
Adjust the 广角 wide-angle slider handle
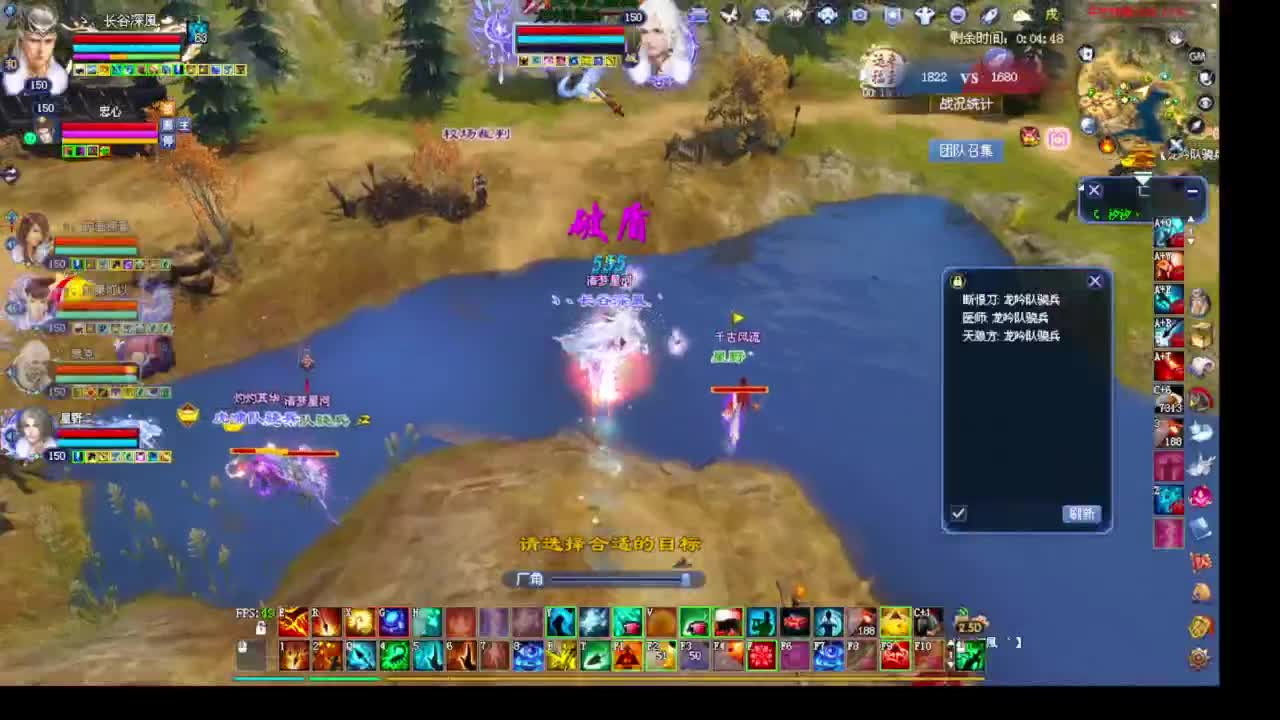(x=686, y=579)
